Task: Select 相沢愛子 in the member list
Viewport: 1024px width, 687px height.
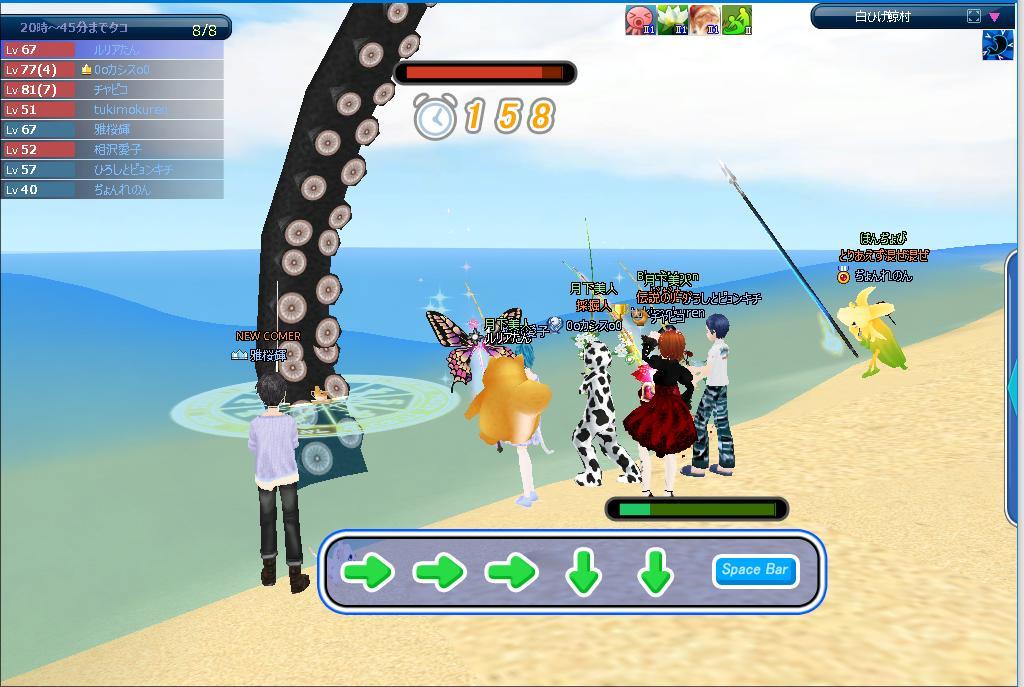Action: point(117,149)
